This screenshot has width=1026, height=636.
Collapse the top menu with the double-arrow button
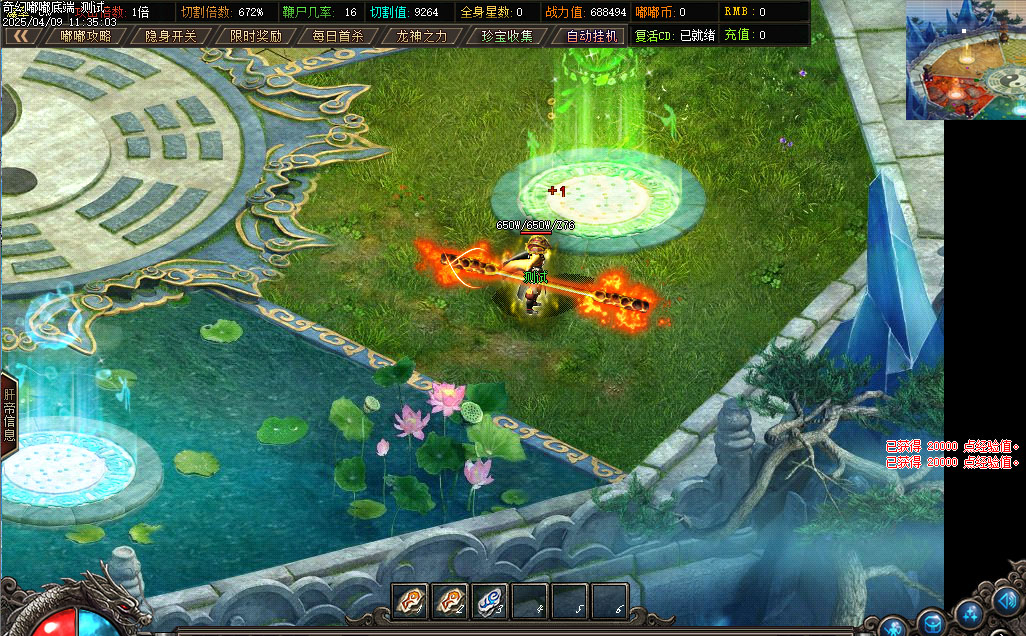point(19,36)
